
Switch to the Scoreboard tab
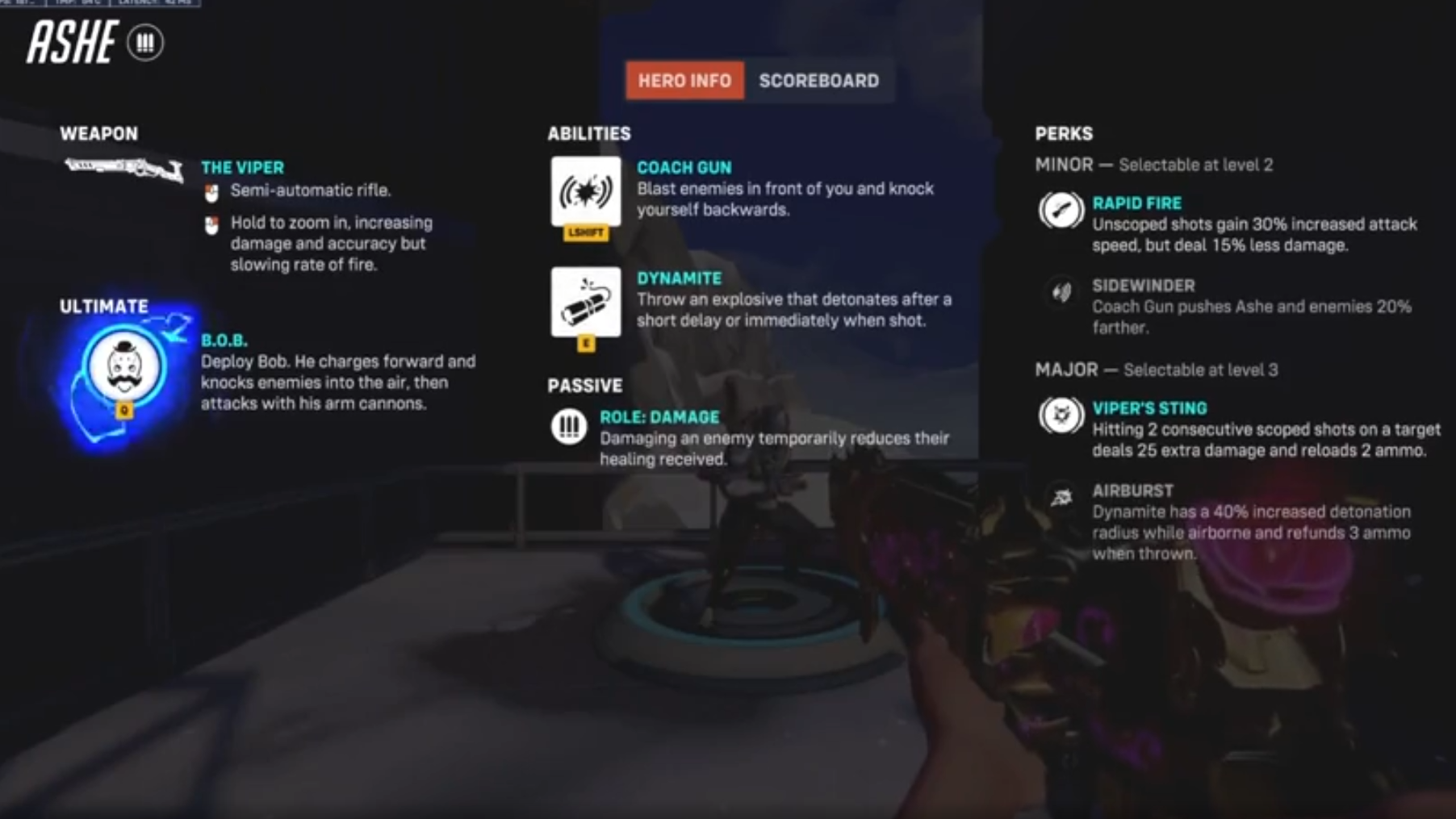tap(818, 81)
